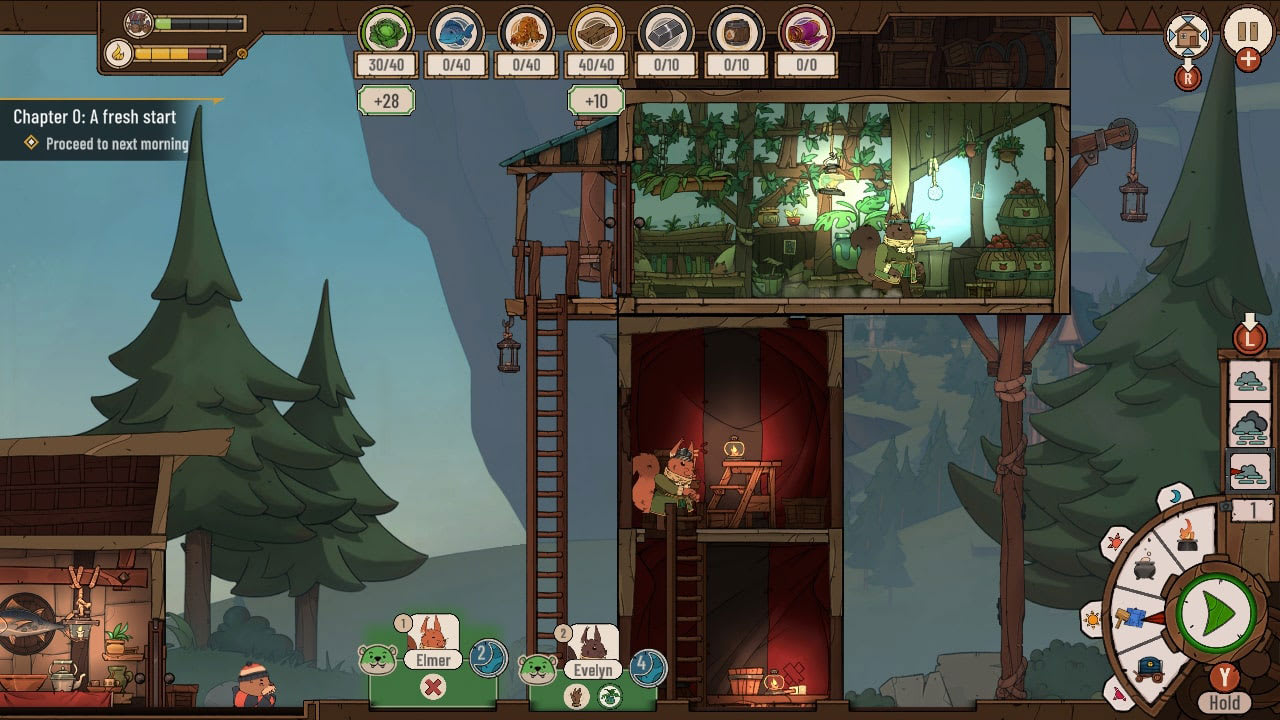
Task: Toggle pause with the top-right pause button
Action: pyautogui.click(x=1248, y=32)
